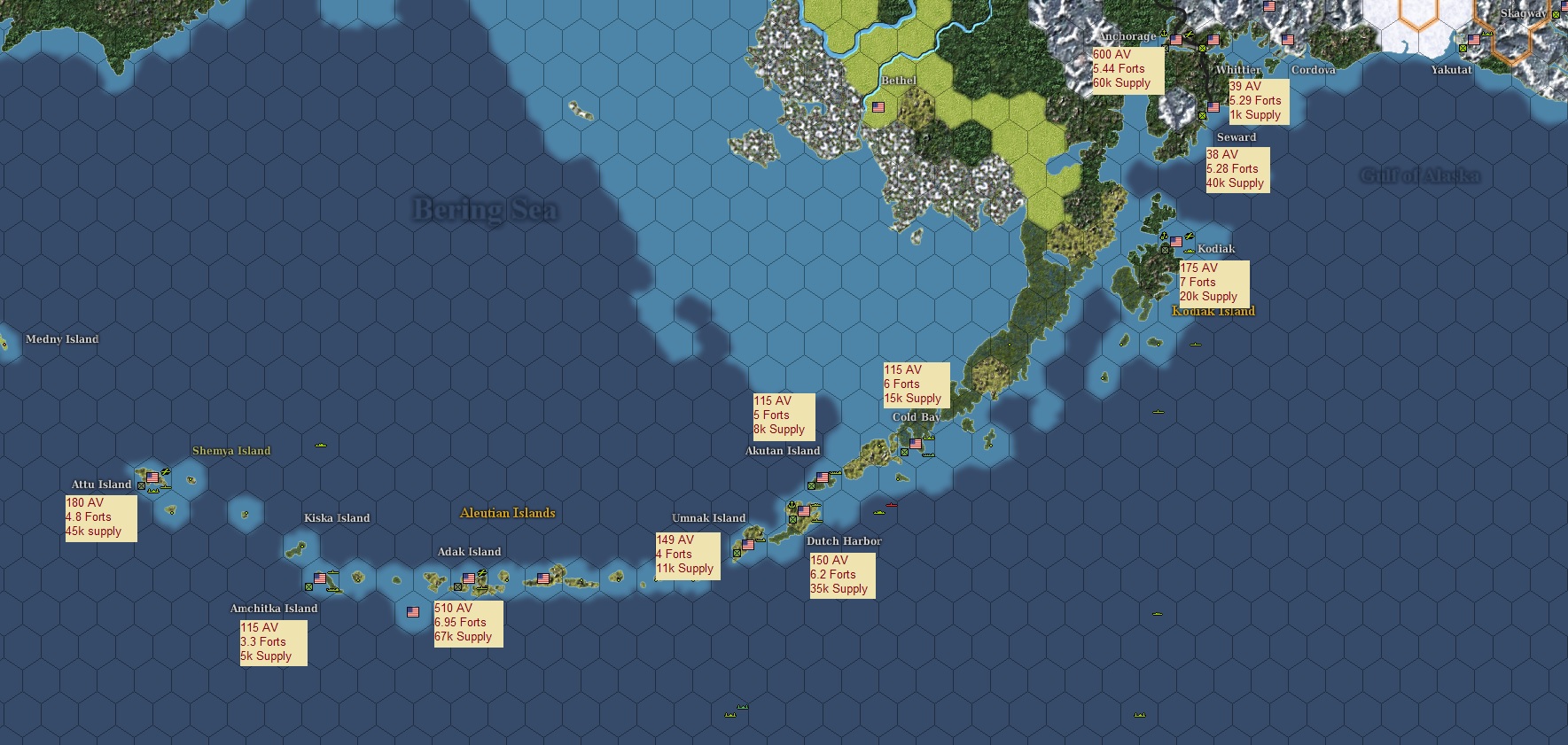Click the airfield strip icon on Adak Island

[480, 589]
